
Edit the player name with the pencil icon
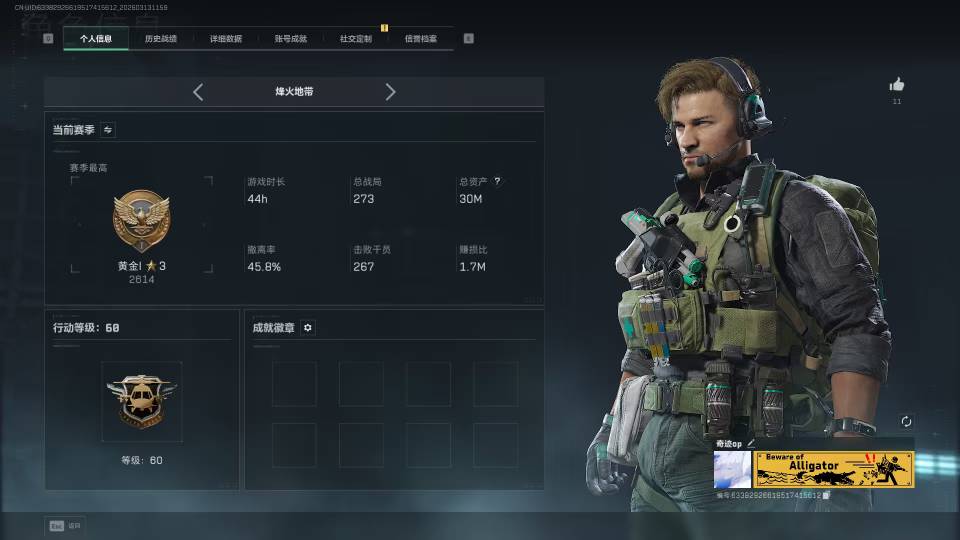751,443
